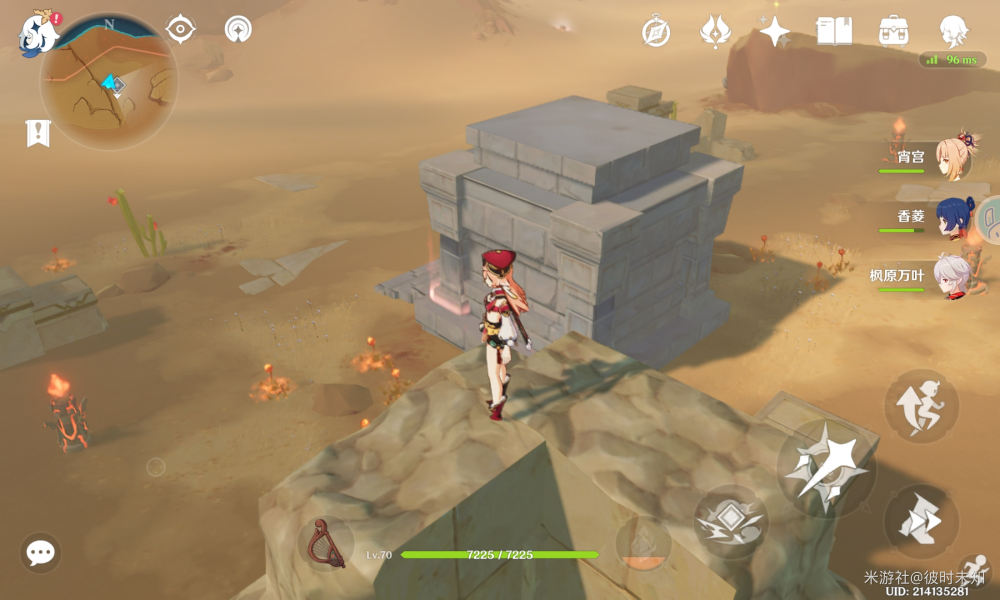Open the Paimon menu icon

pyautogui.click(x=38, y=32)
